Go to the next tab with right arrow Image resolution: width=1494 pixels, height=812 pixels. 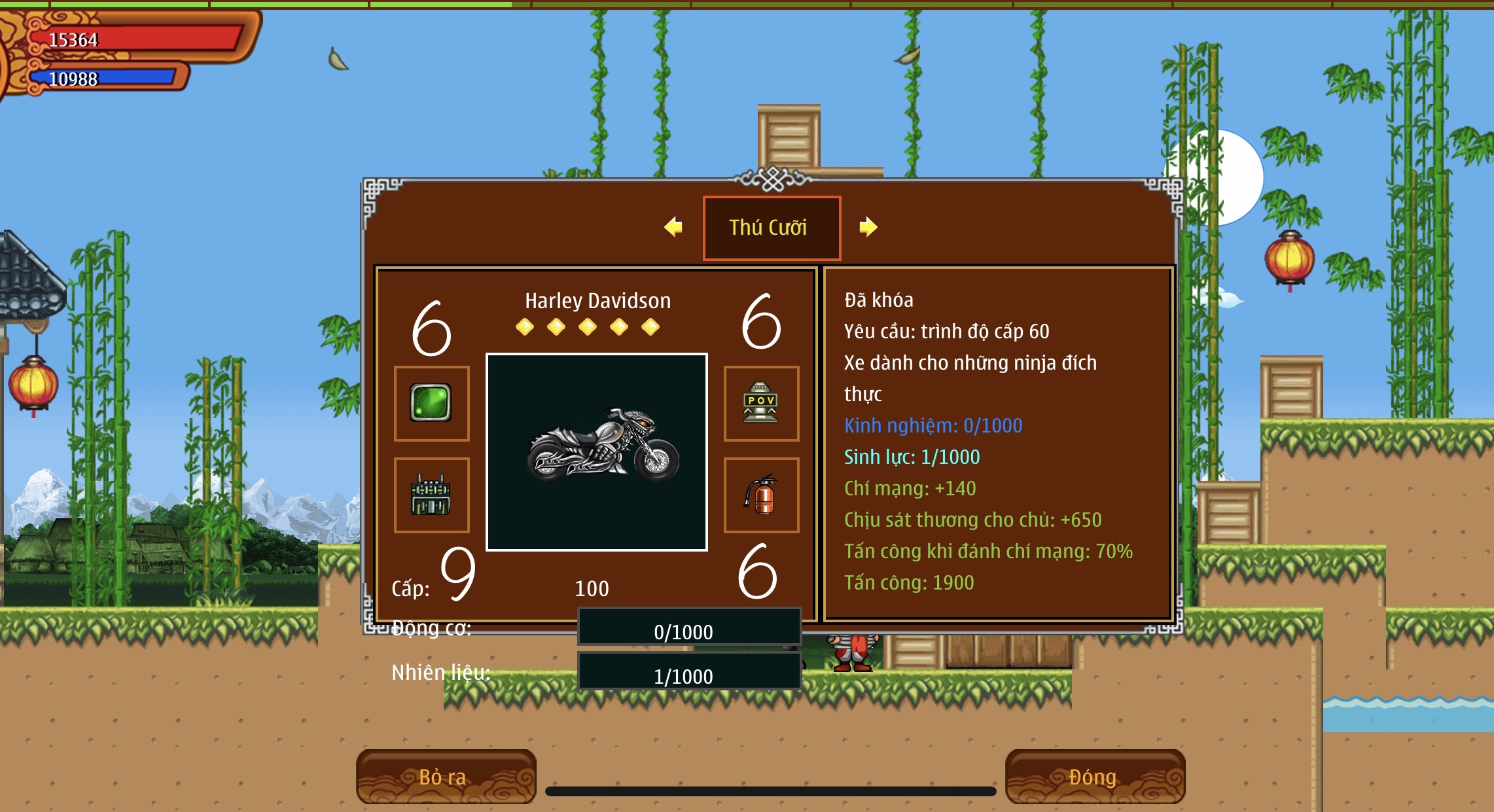point(868,227)
